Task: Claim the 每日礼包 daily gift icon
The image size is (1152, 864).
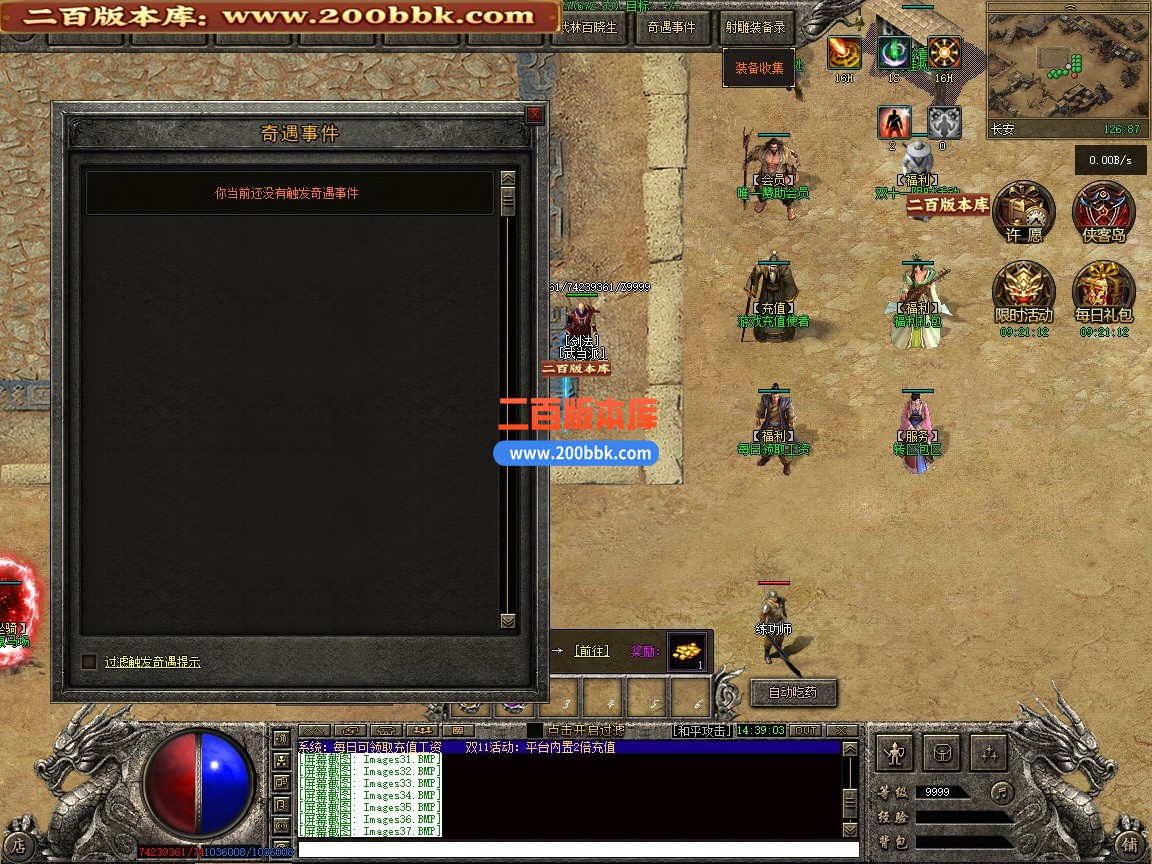Action: (1103, 292)
